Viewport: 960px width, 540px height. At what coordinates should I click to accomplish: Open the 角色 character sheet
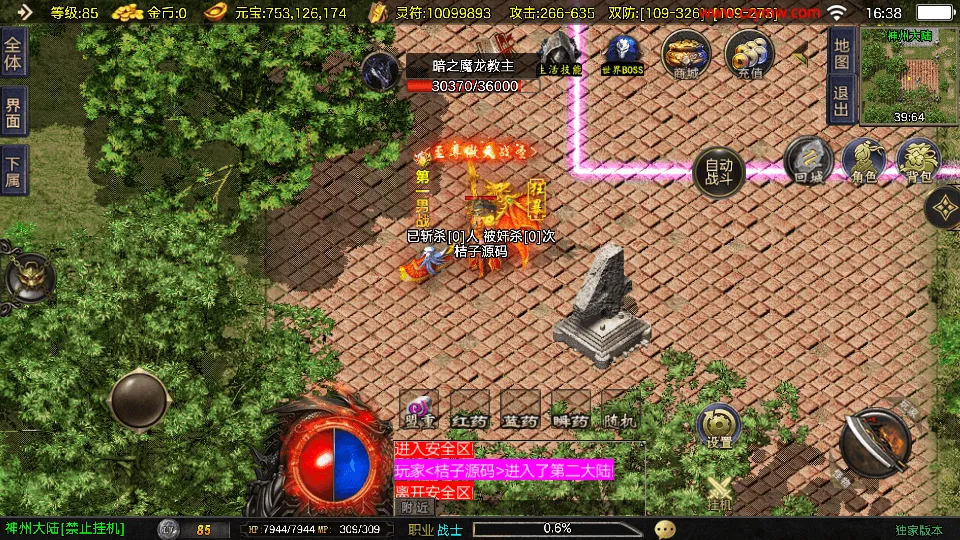click(864, 161)
